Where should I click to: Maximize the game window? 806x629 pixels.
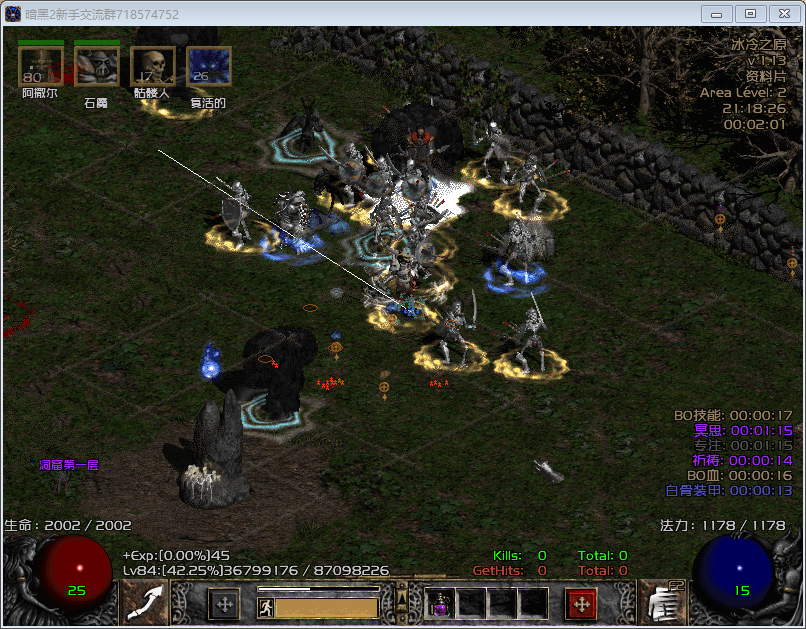750,13
